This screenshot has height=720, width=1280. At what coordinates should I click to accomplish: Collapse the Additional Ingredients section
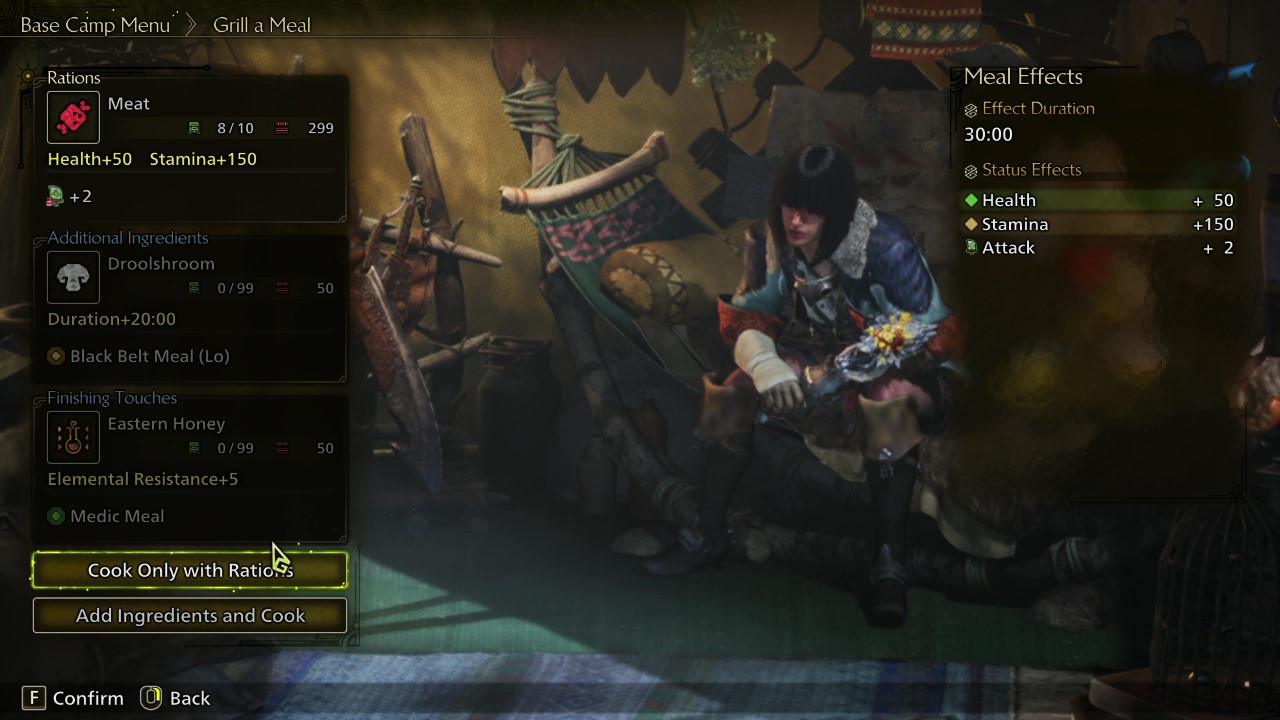[x=127, y=237]
